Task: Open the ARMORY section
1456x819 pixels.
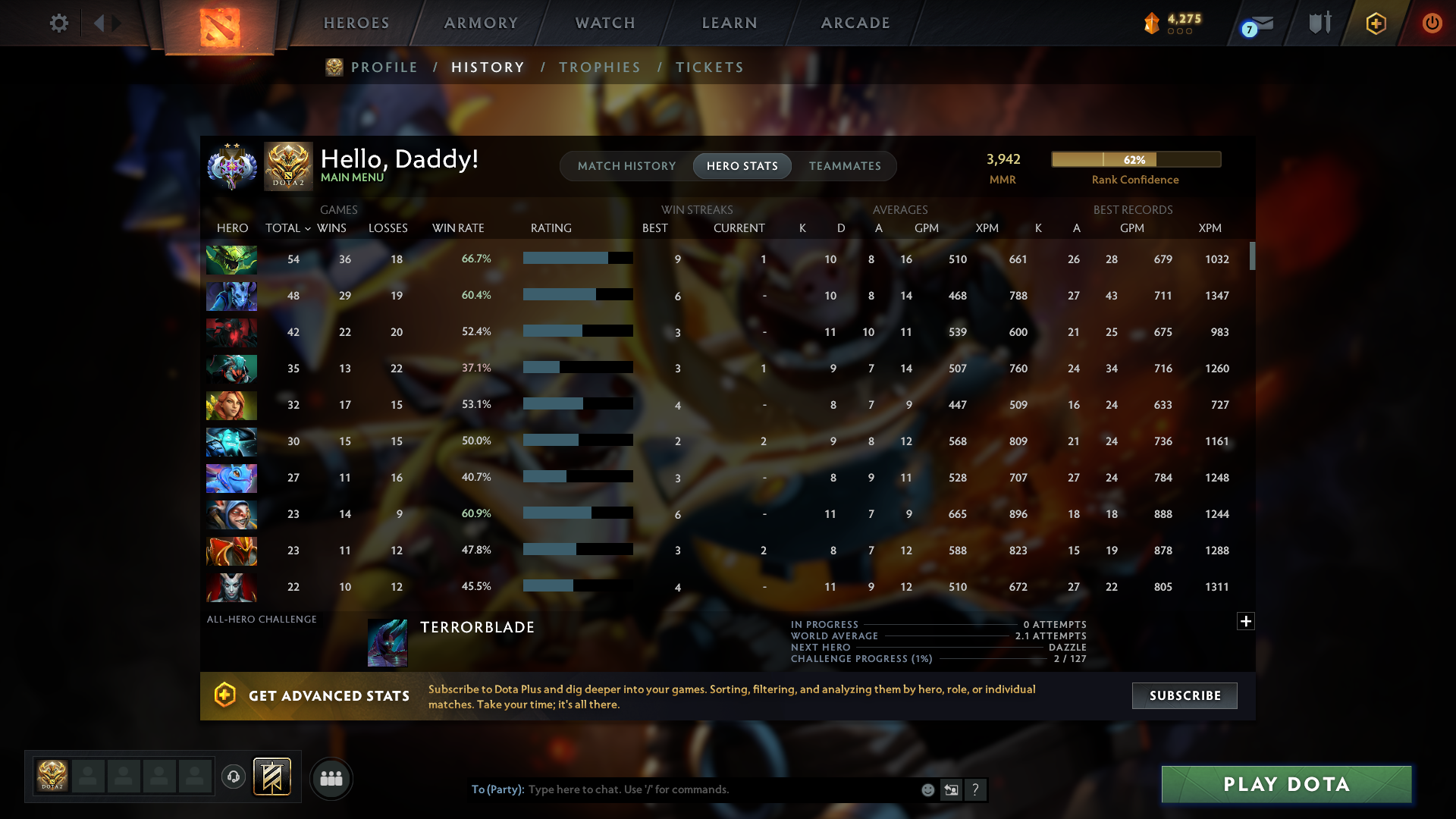Action: (481, 23)
